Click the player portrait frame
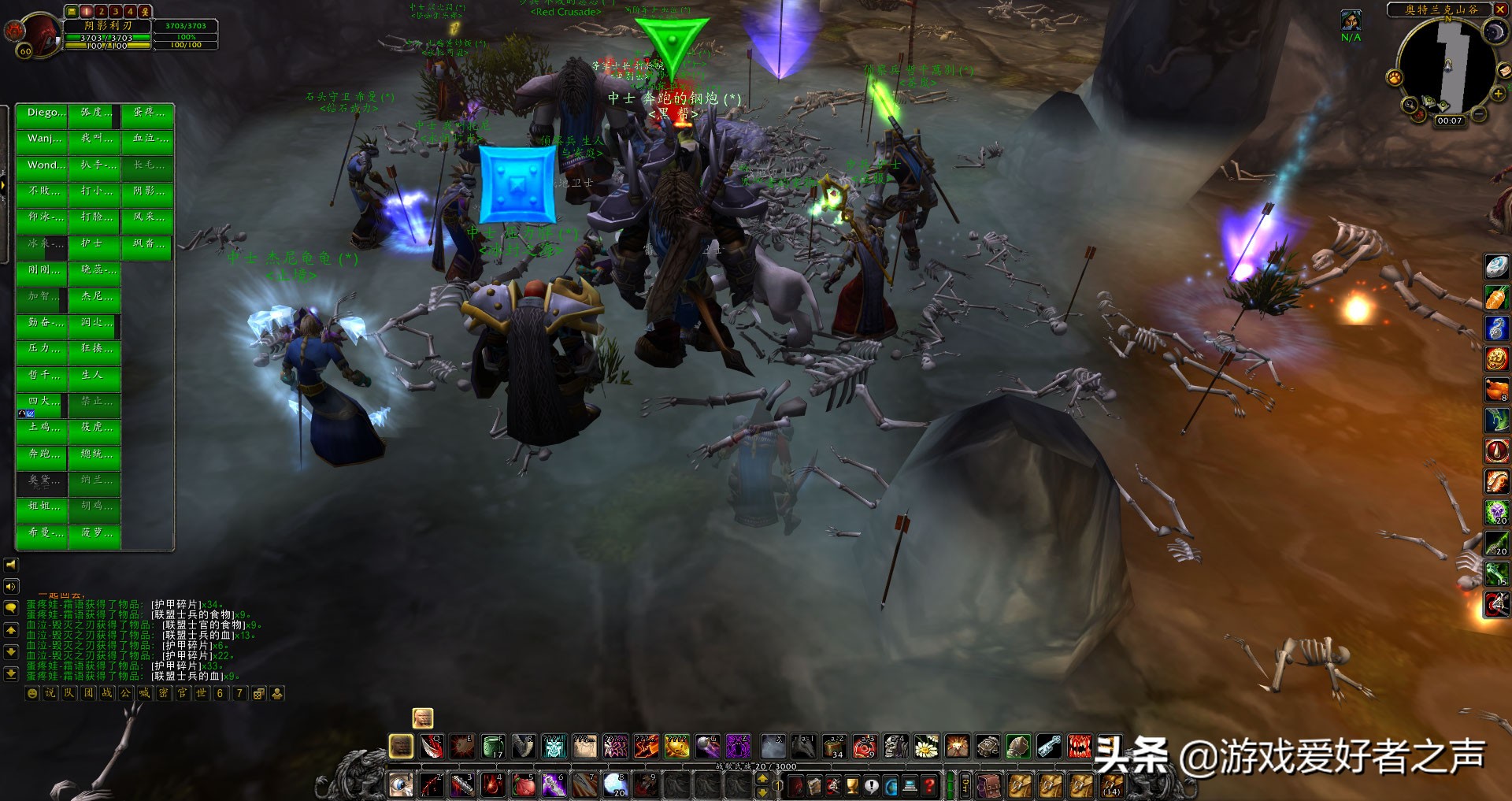The height and width of the screenshot is (801, 1512). [35, 33]
